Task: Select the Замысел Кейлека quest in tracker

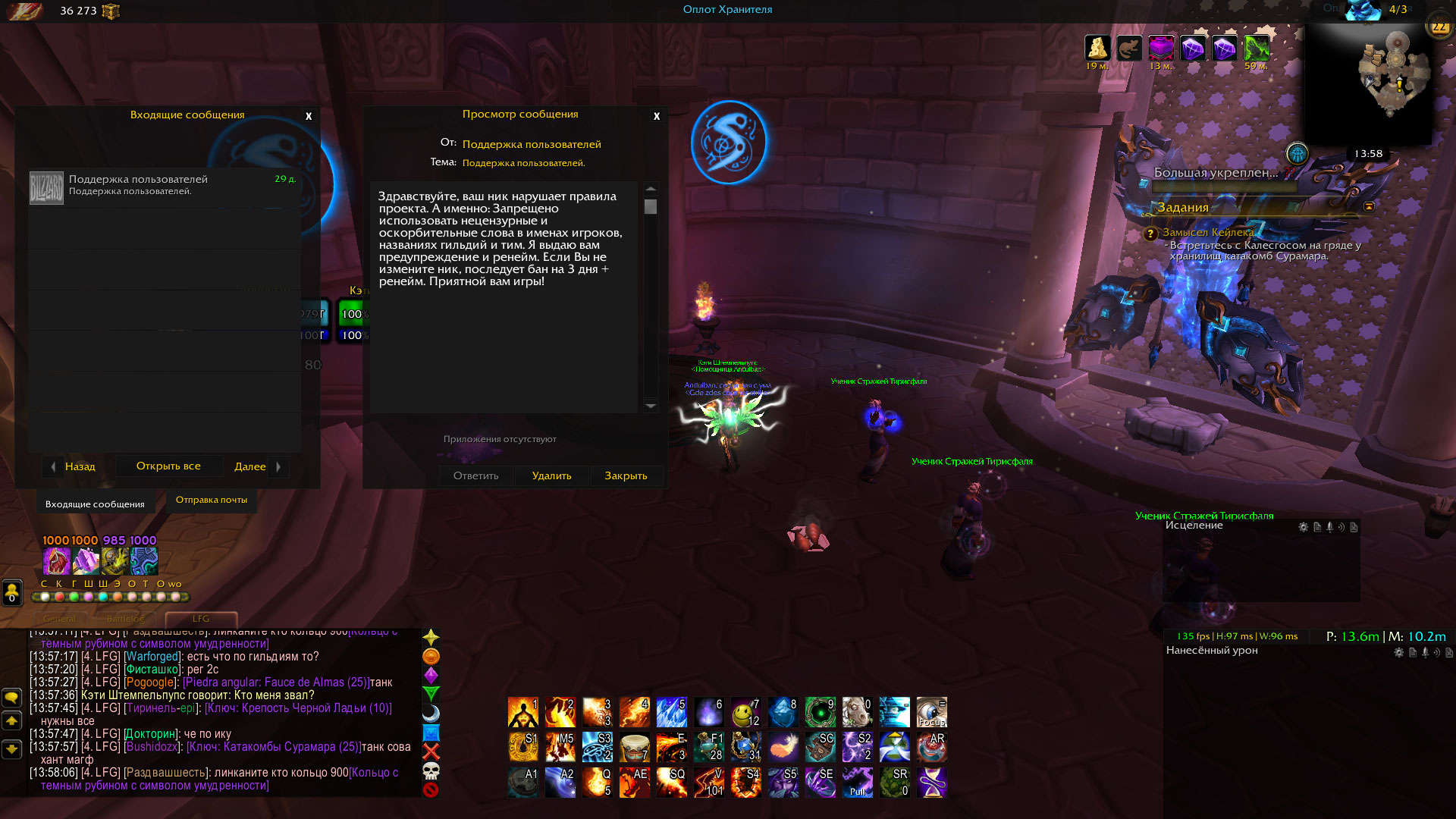Action: (1207, 232)
